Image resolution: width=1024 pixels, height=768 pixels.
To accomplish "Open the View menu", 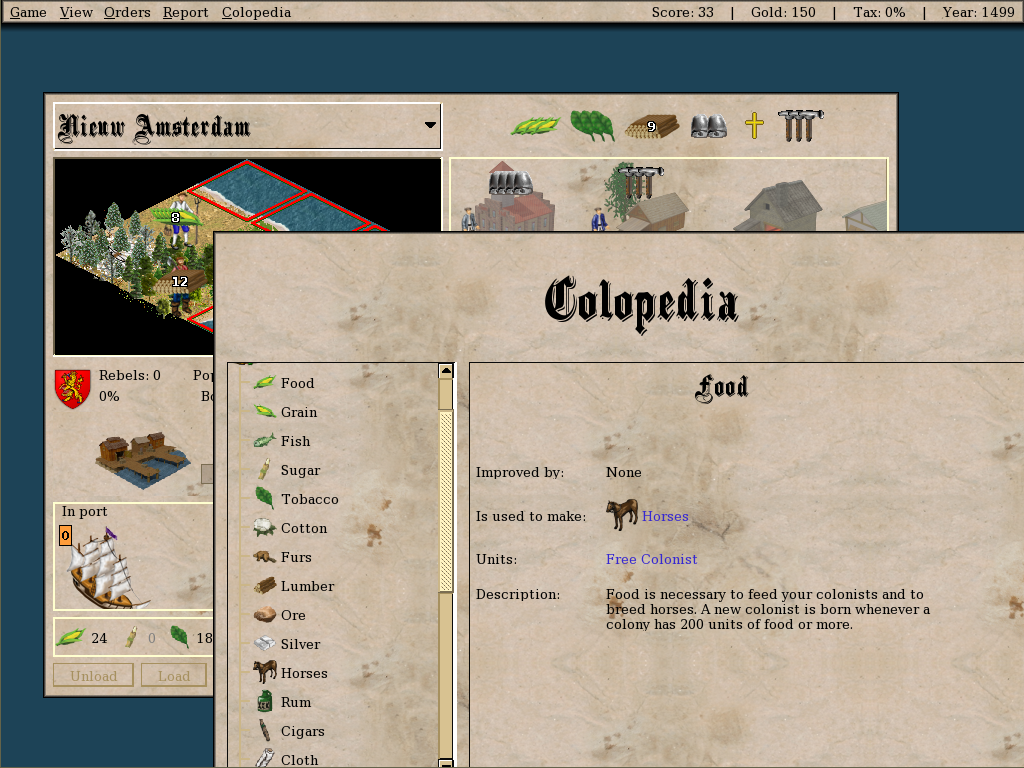I will pyautogui.click(x=76, y=12).
